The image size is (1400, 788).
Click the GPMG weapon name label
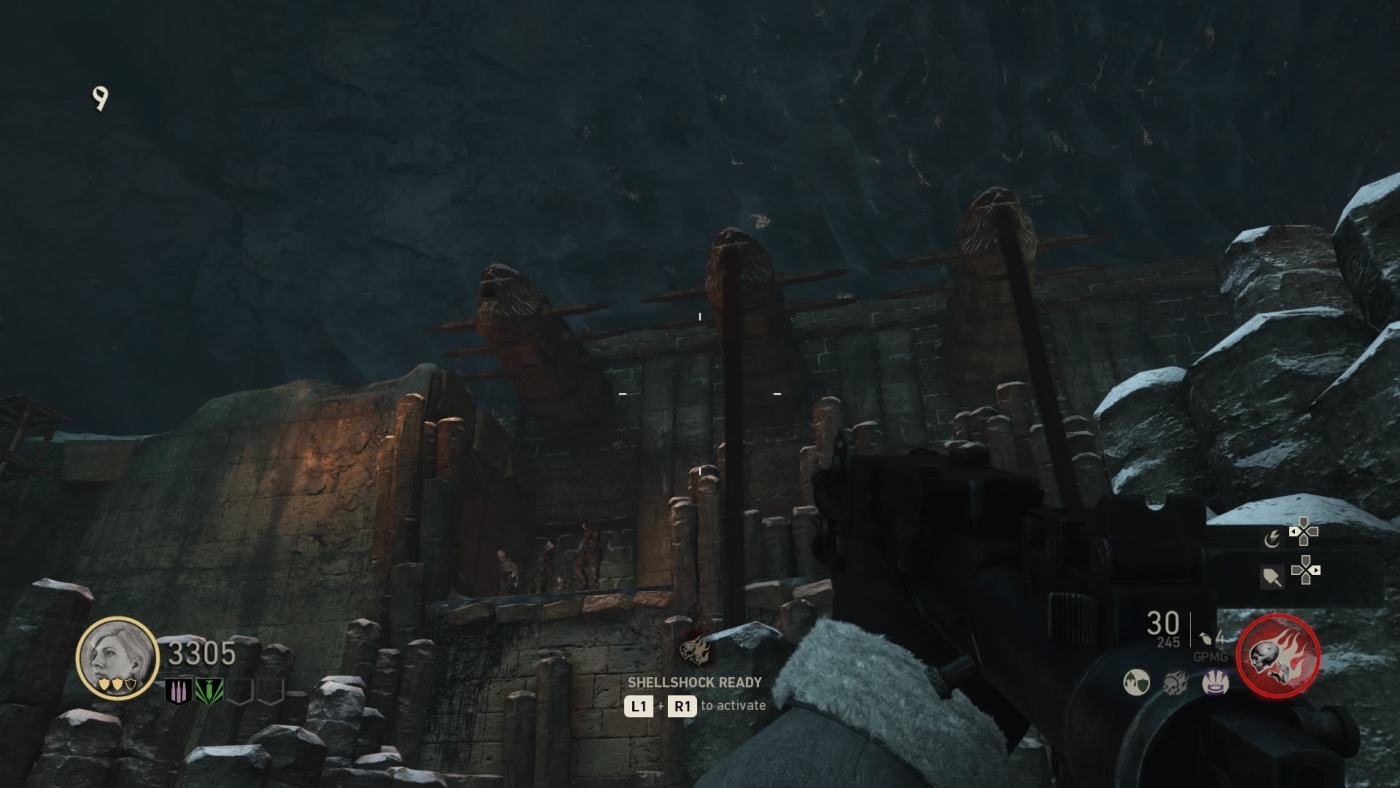(1210, 656)
